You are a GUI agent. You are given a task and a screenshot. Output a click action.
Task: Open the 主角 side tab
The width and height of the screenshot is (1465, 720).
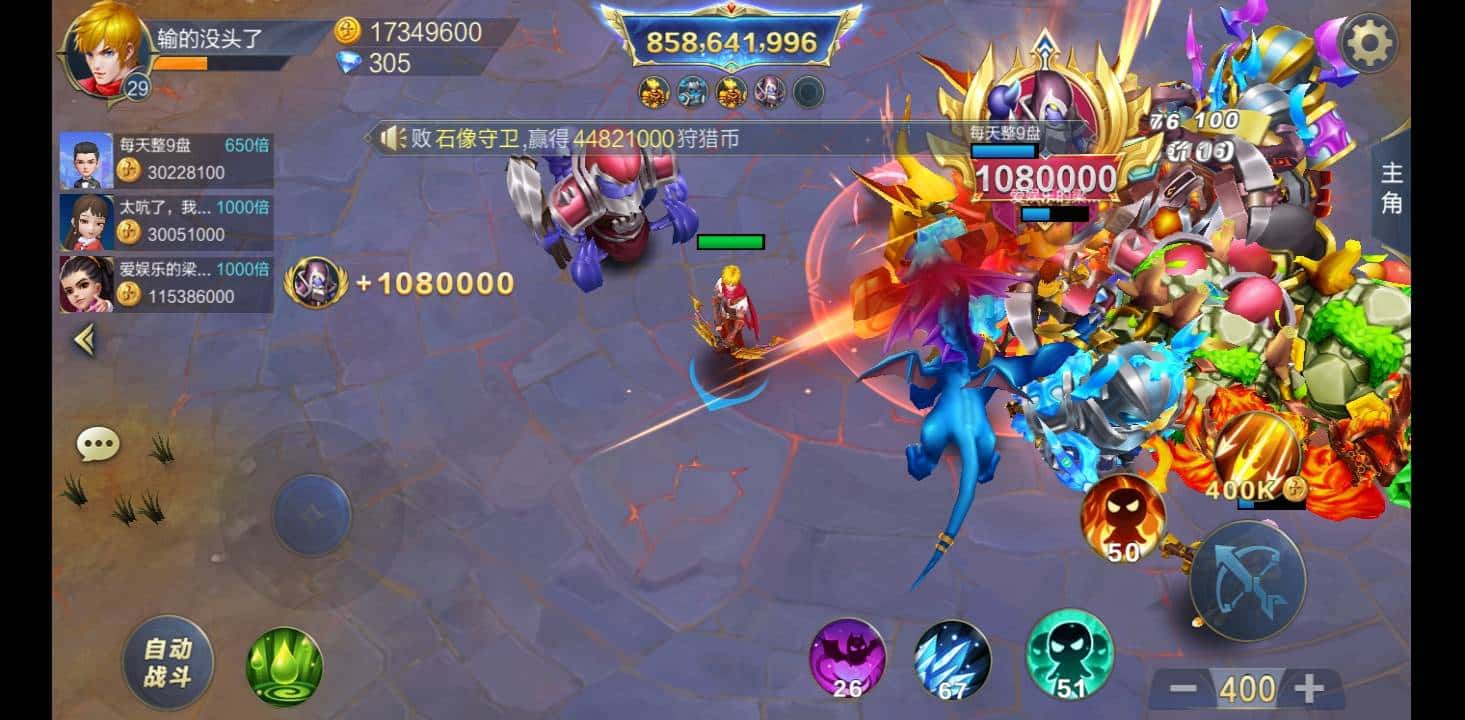[x=1391, y=188]
